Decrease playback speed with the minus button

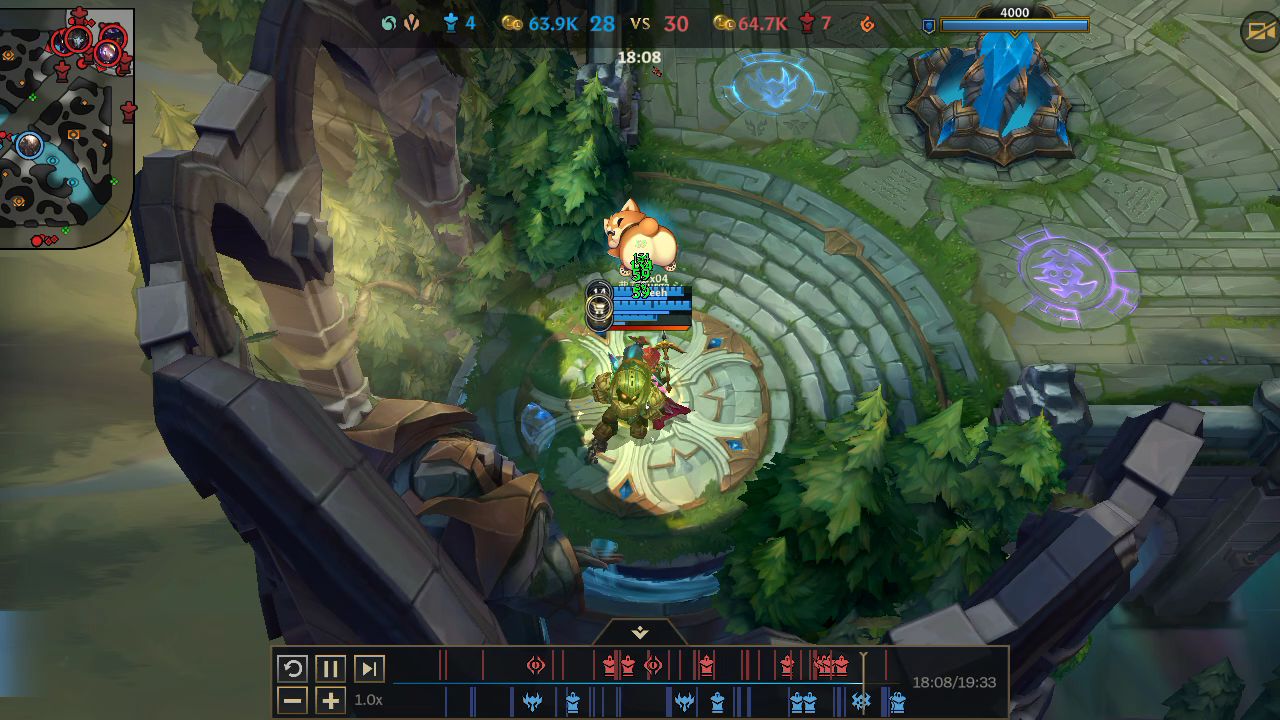point(292,700)
